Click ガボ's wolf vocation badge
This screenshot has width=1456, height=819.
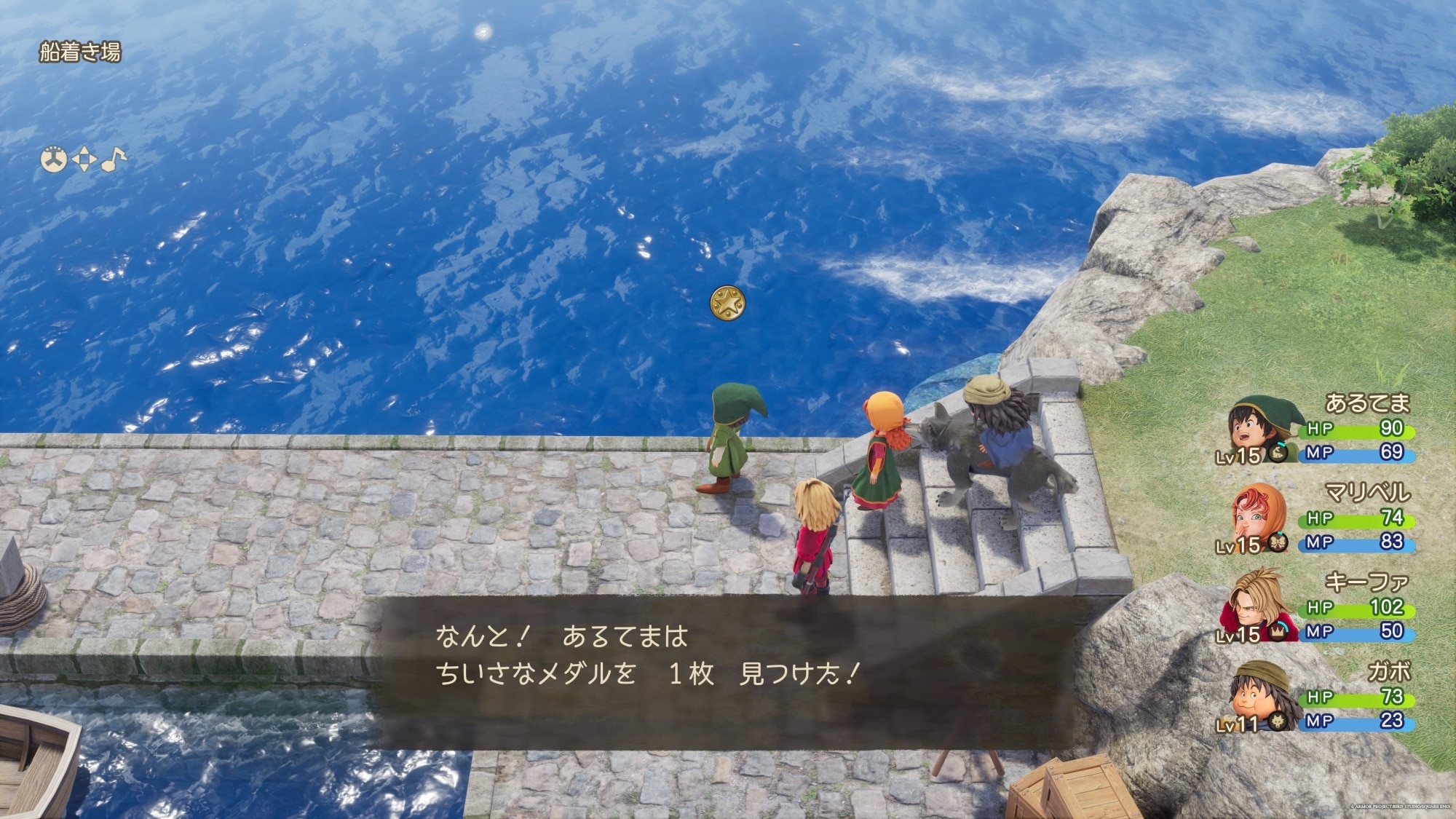tap(1277, 721)
